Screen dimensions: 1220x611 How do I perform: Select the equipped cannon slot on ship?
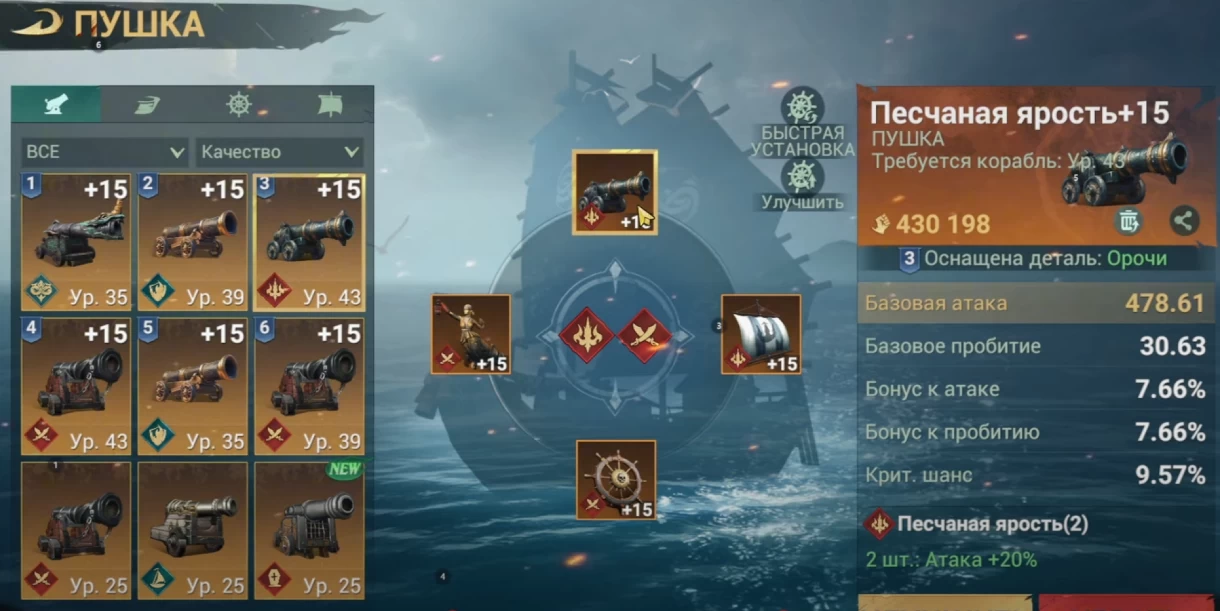coord(614,192)
